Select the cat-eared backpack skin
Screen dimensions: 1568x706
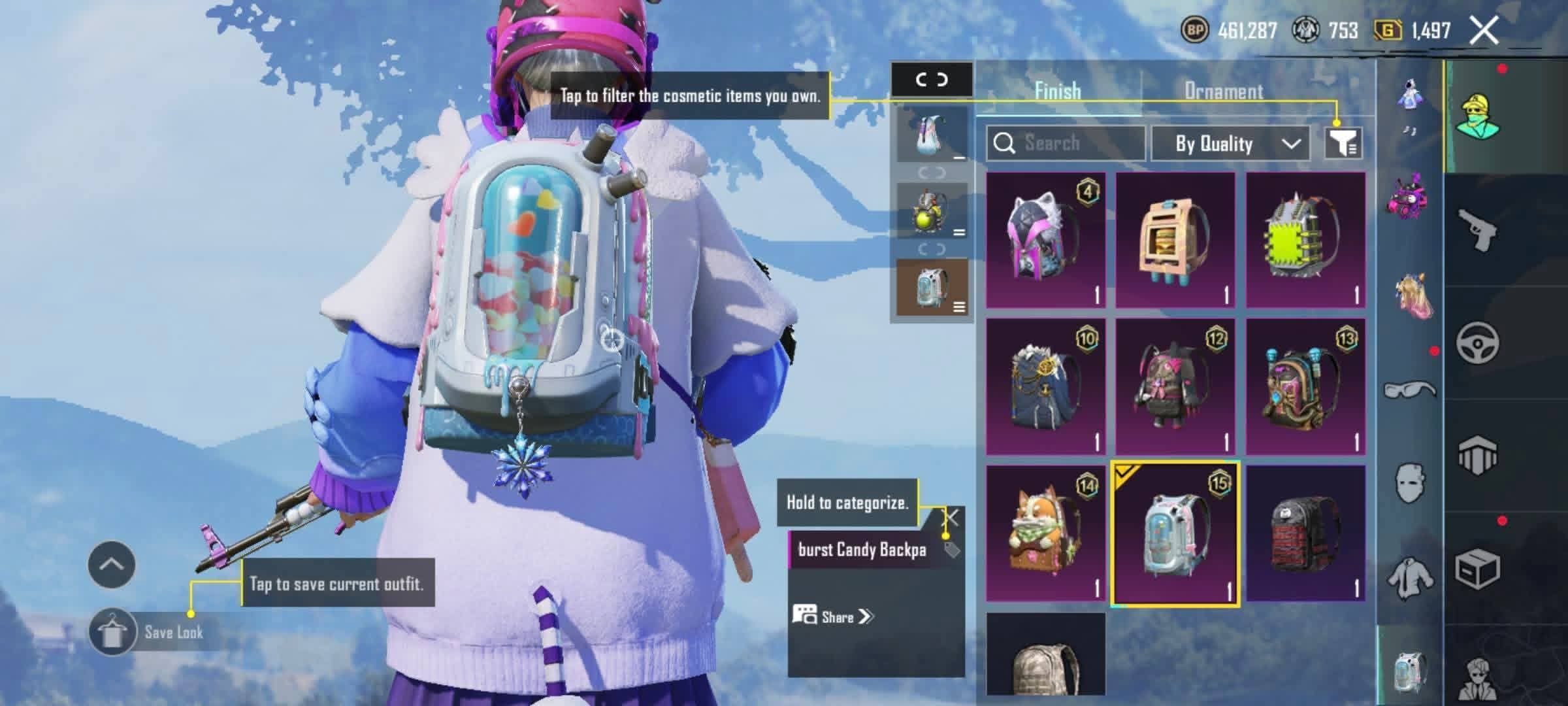[1045, 240]
